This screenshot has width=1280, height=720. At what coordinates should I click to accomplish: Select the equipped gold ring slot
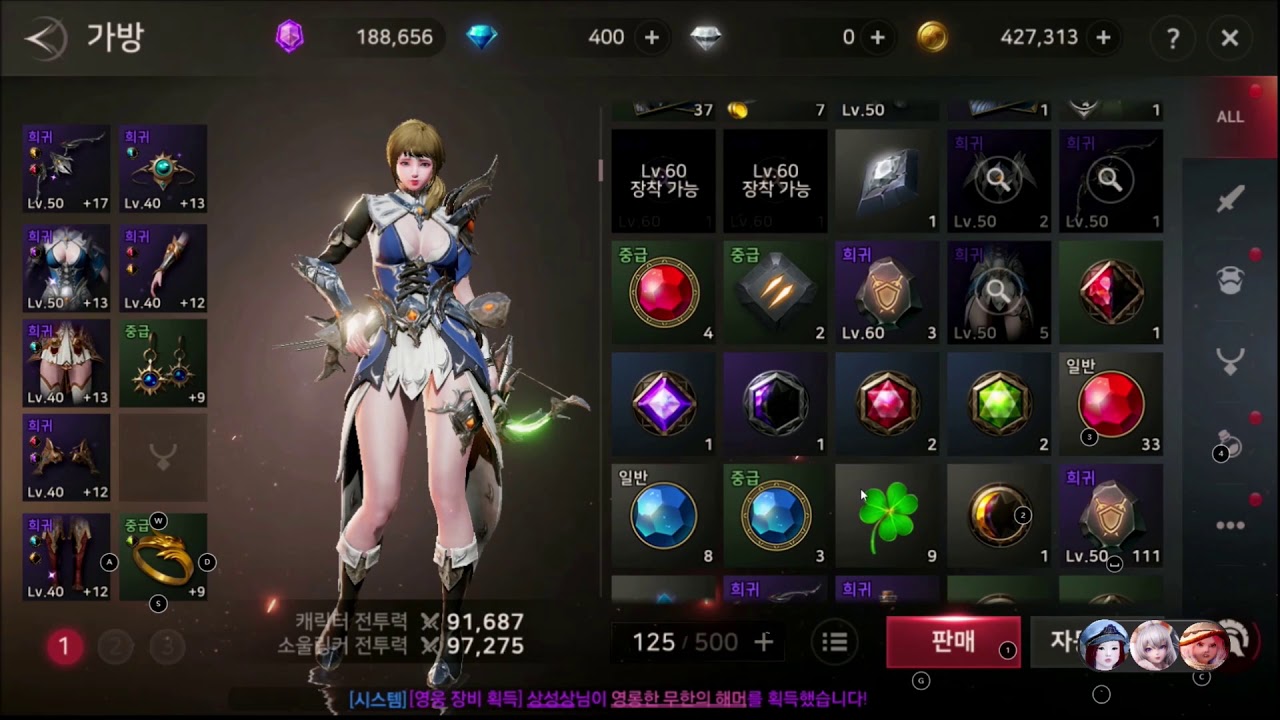pyautogui.click(x=163, y=557)
